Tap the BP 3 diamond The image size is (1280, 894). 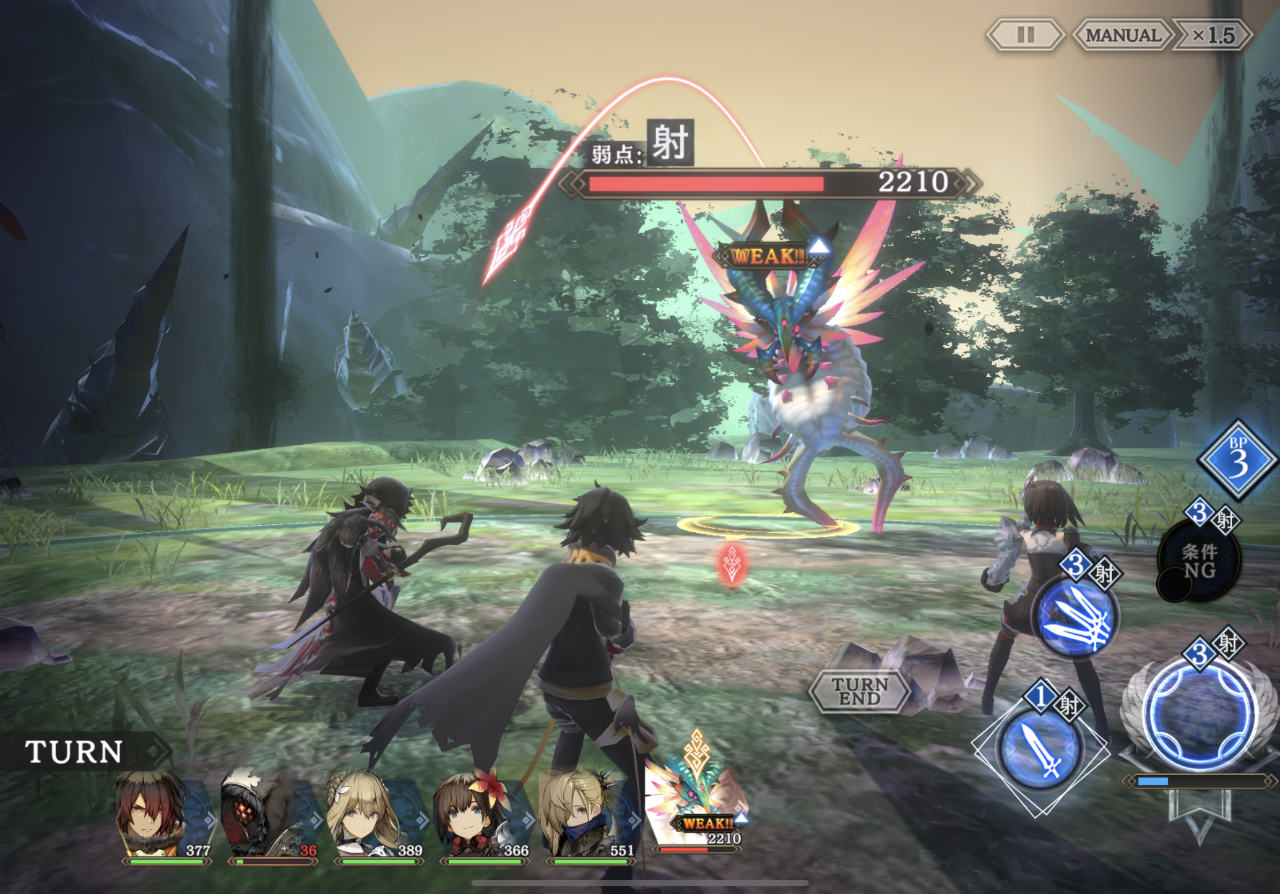click(1238, 459)
